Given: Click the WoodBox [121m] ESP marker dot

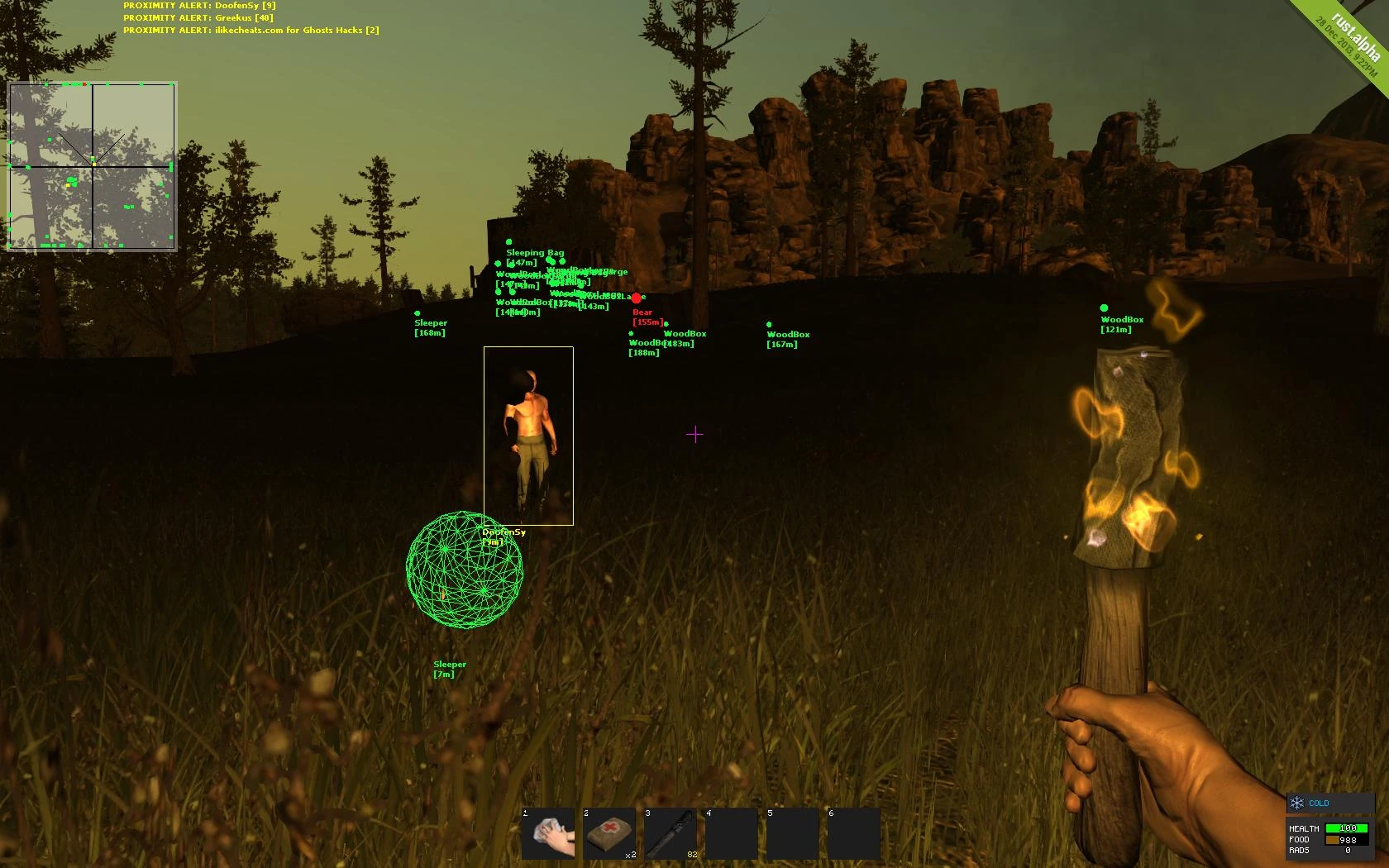Looking at the screenshot, I should click(1102, 308).
